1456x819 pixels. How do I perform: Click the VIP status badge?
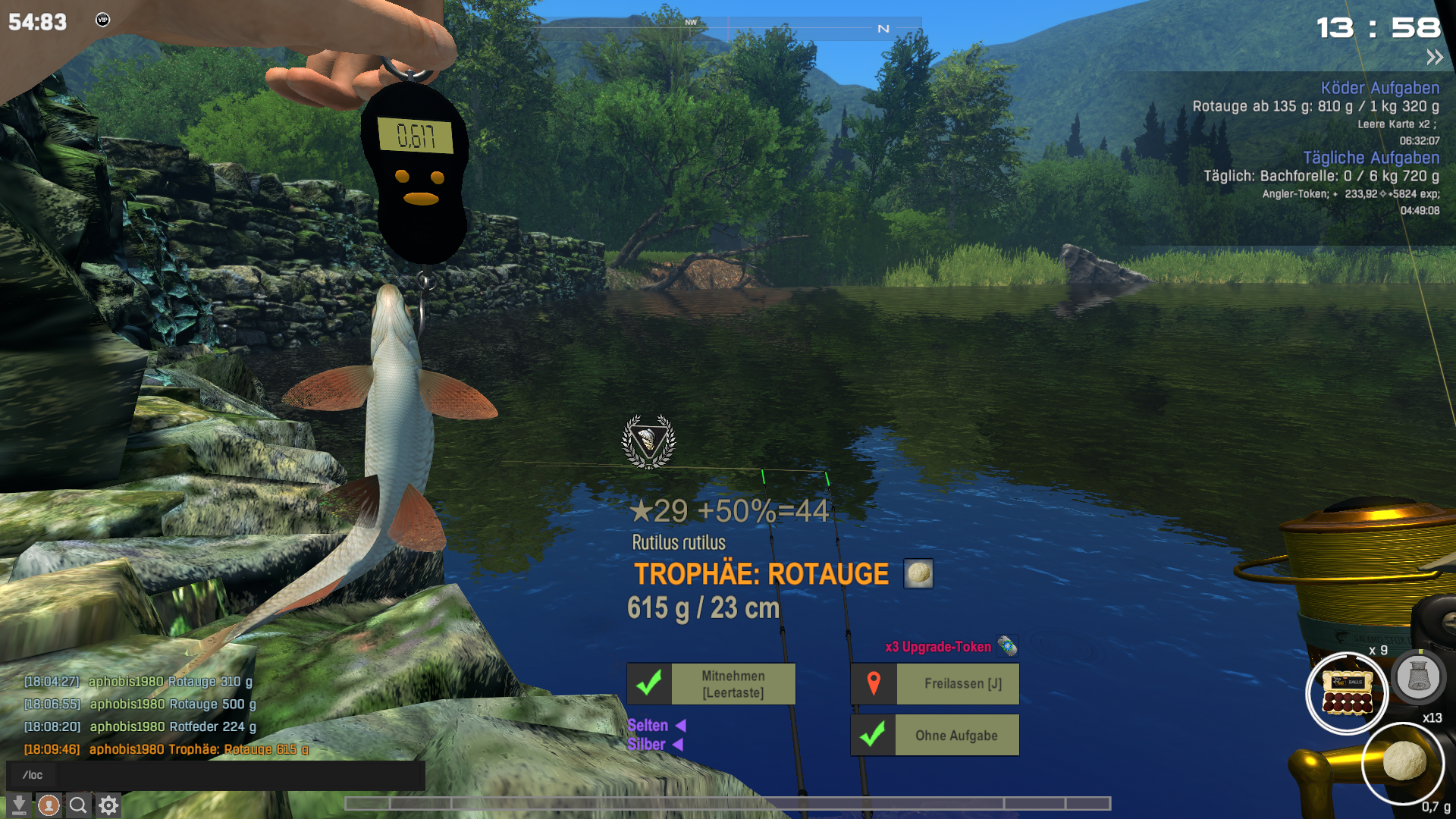click(x=102, y=20)
